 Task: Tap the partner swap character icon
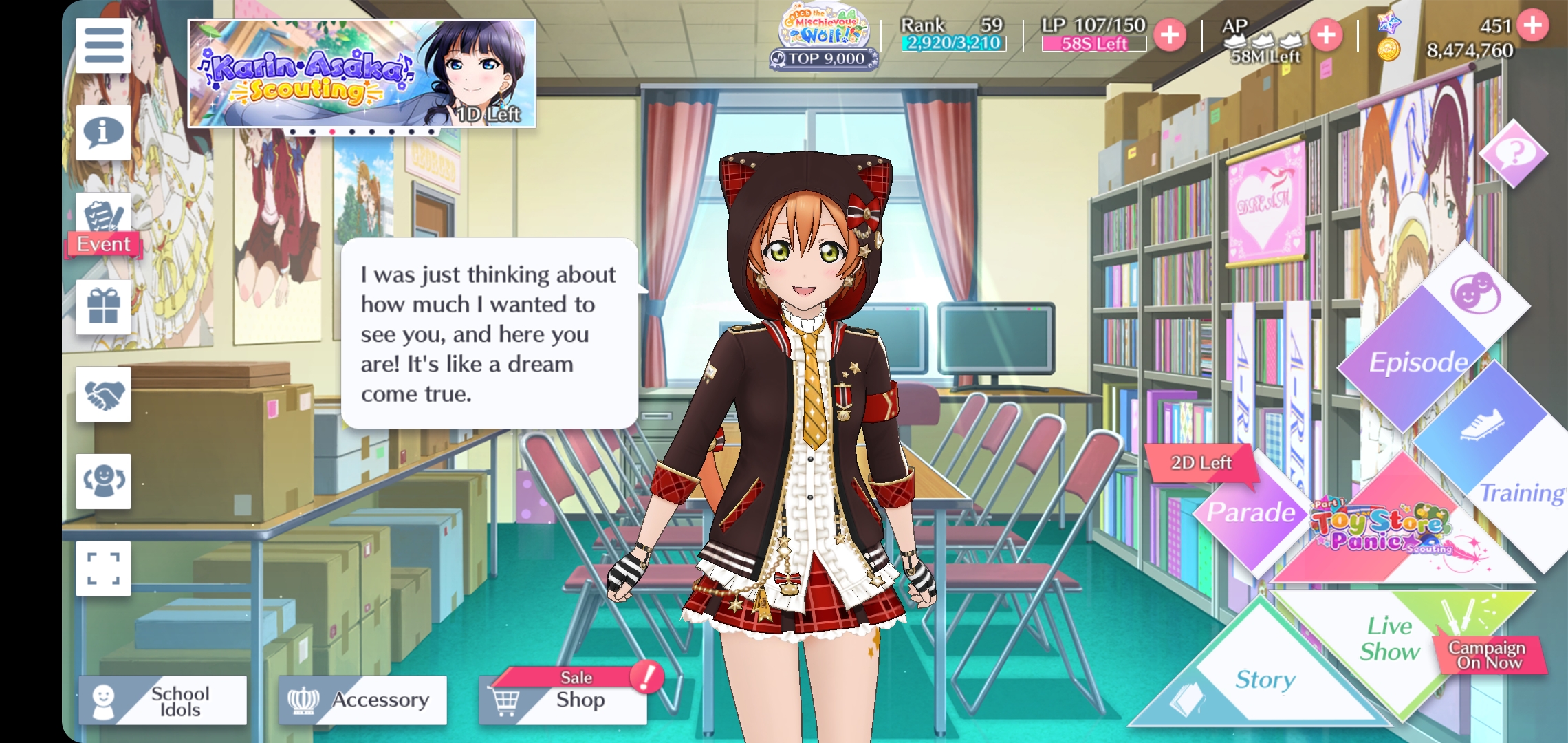click(x=103, y=481)
